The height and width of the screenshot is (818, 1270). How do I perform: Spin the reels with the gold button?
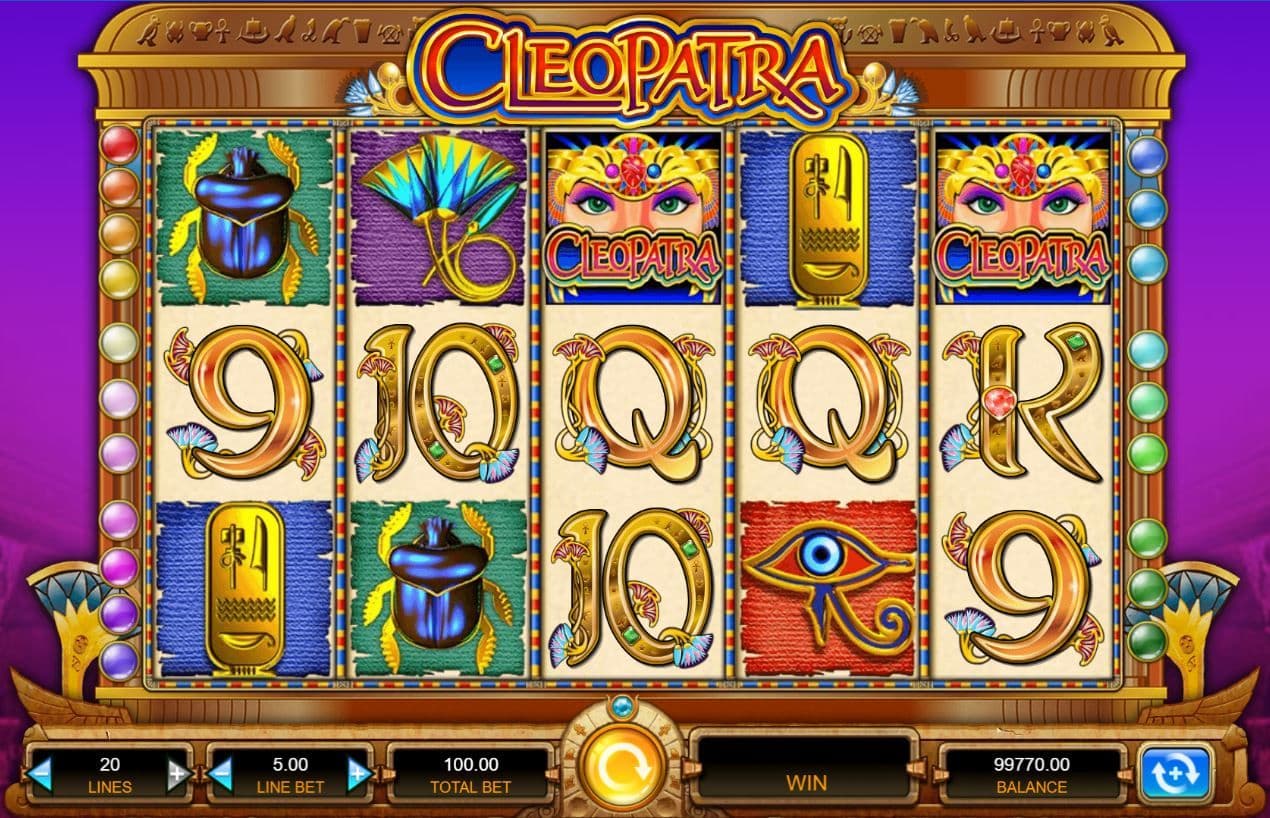click(x=619, y=768)
